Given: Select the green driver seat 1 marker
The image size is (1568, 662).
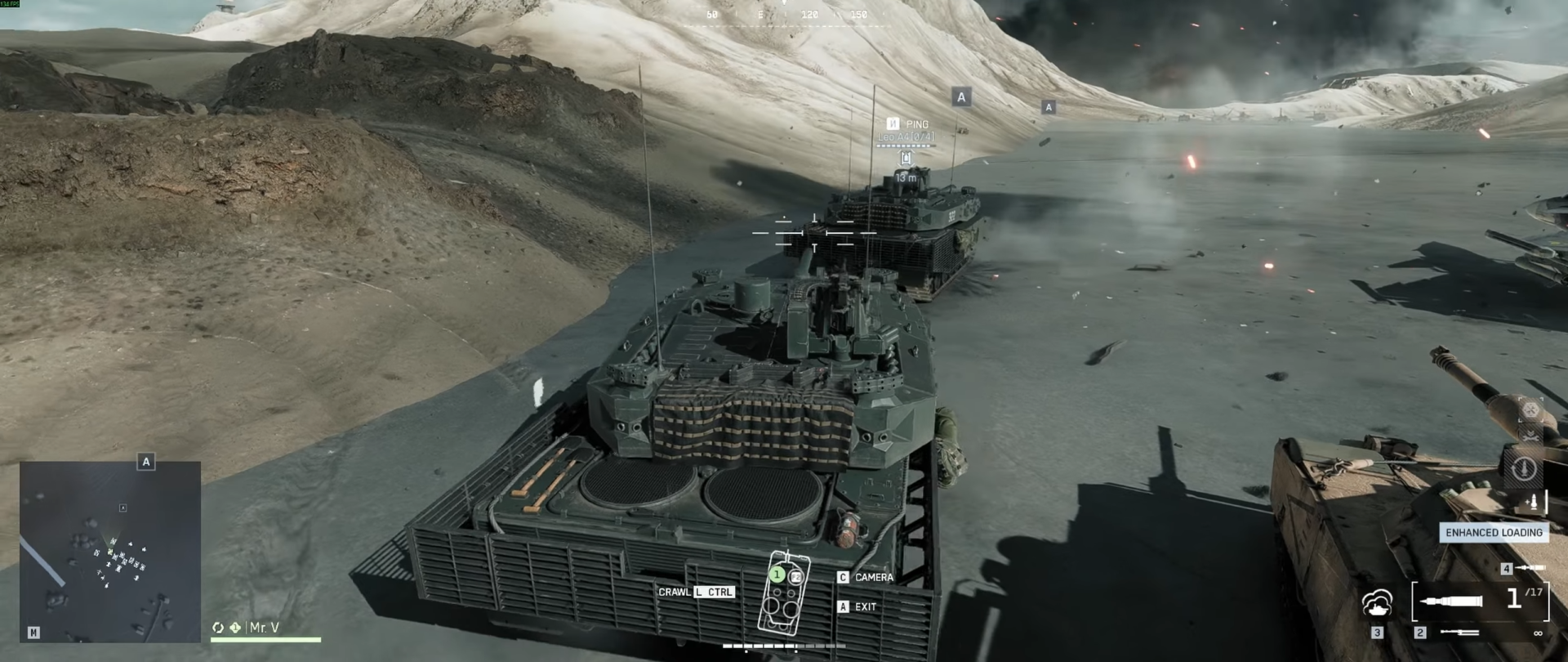Looking at the screenshot, I should (x=777, y=575).
